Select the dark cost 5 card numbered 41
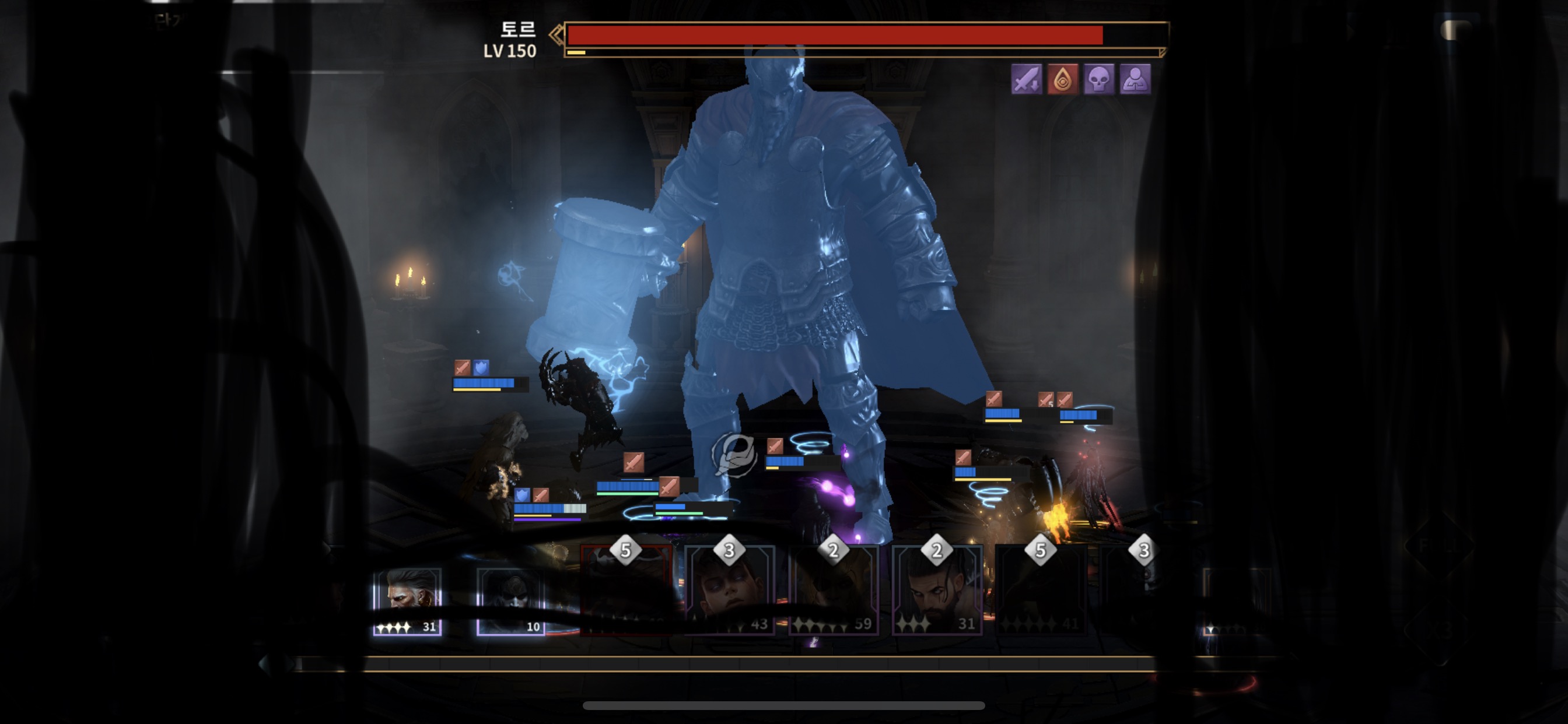The image size is (1568, 724). (x=1040, y=590)
